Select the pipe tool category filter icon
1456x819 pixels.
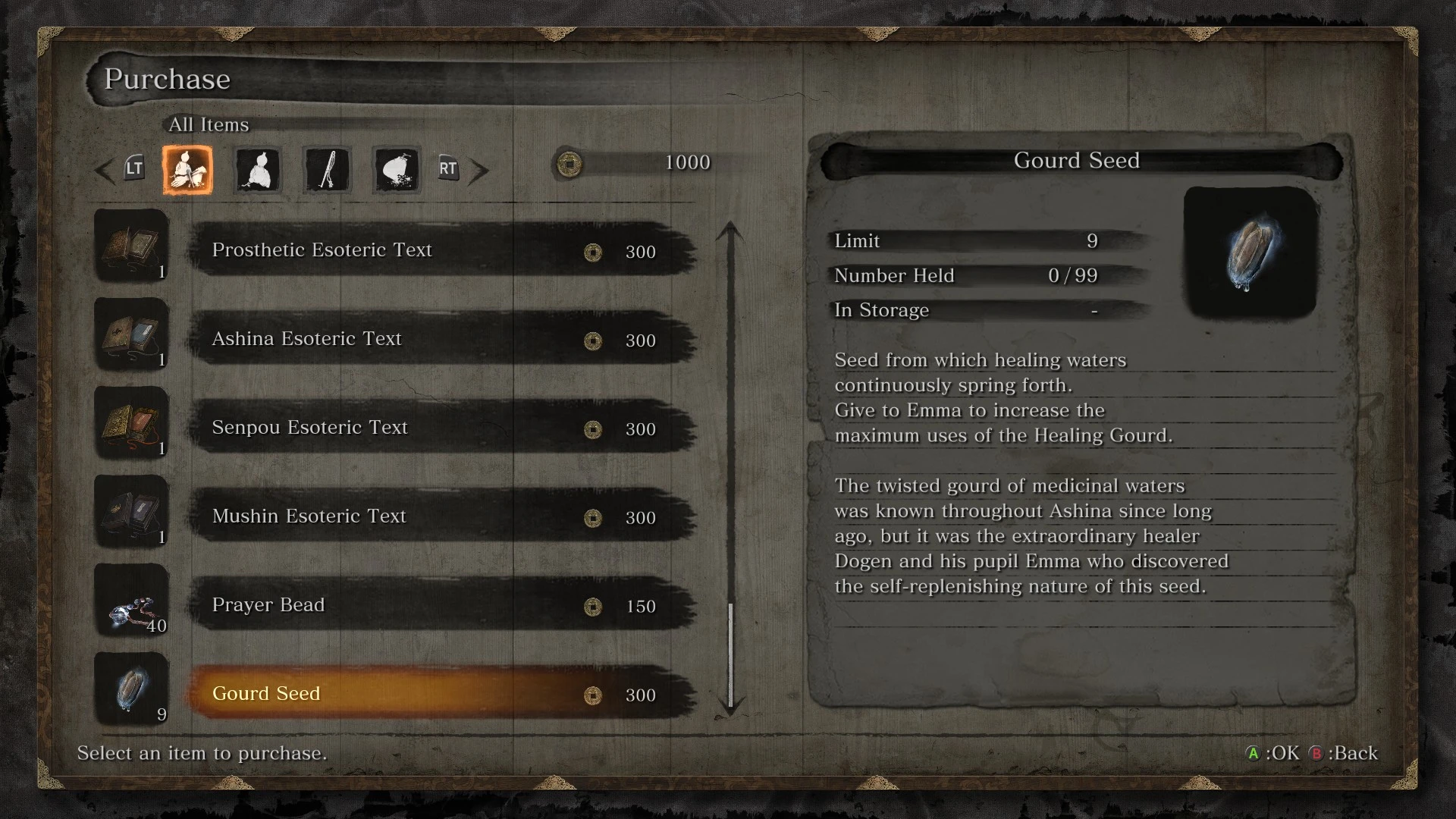tap(326, 171)
